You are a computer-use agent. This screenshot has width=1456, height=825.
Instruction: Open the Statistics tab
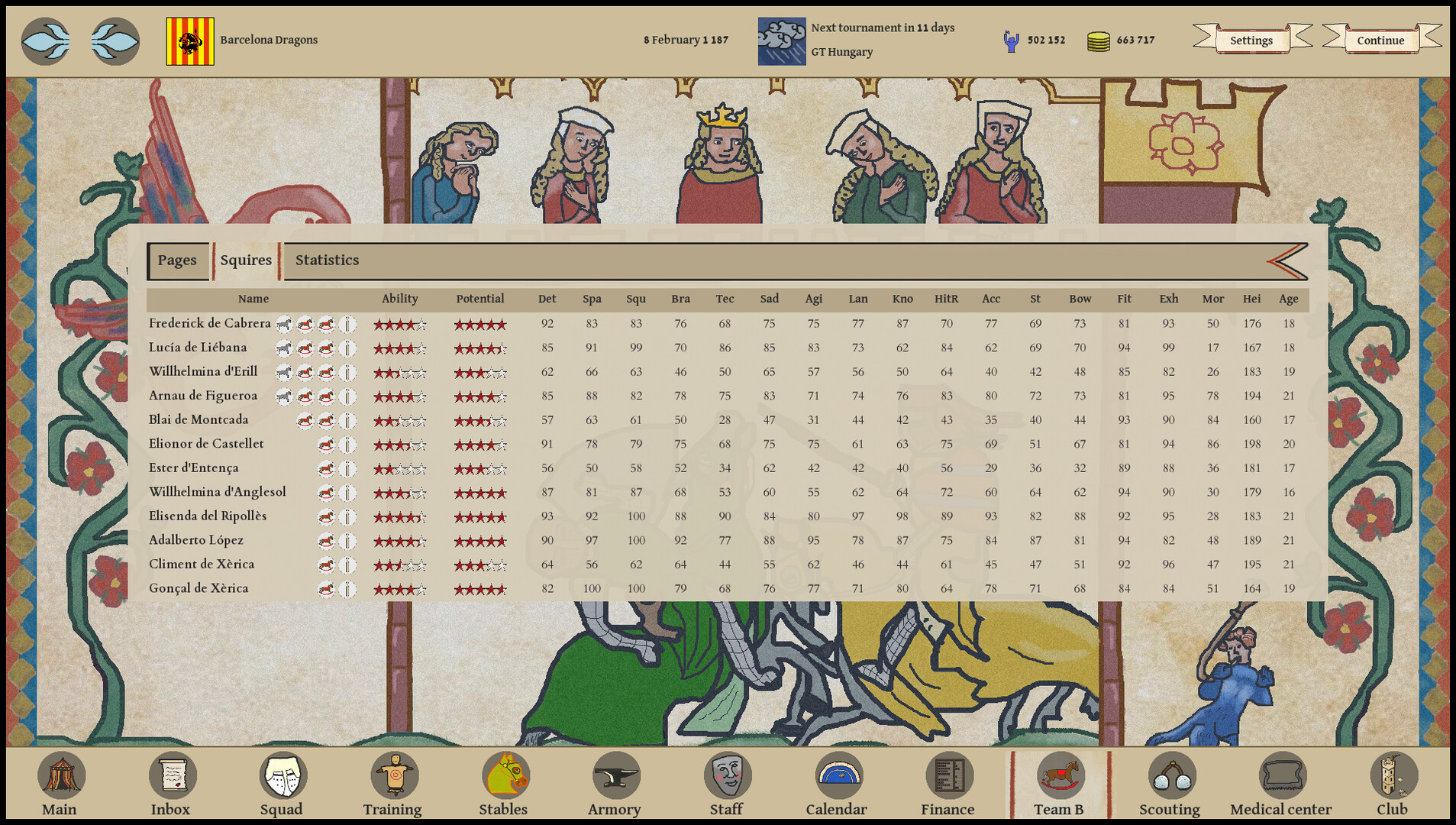pos(328,260)
